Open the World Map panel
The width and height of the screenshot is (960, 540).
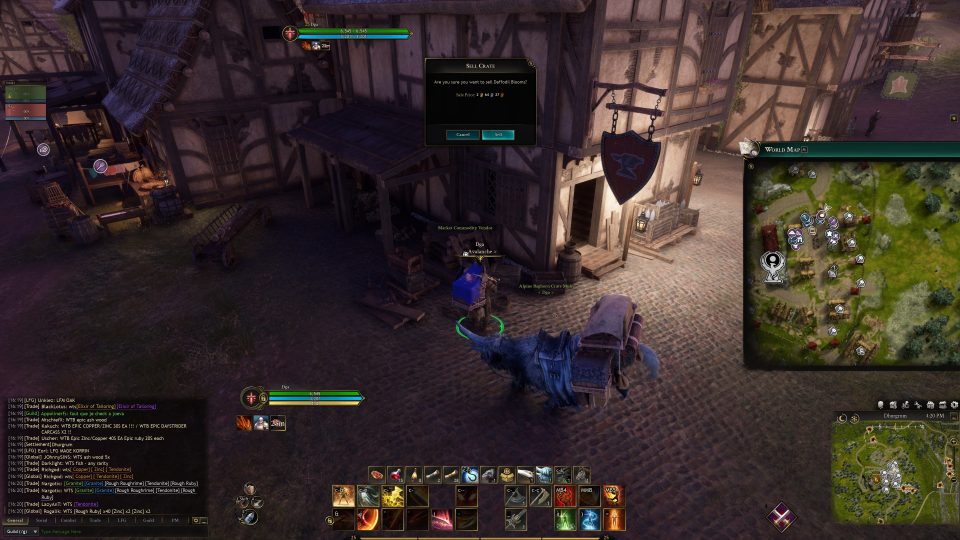click(784, 149)
